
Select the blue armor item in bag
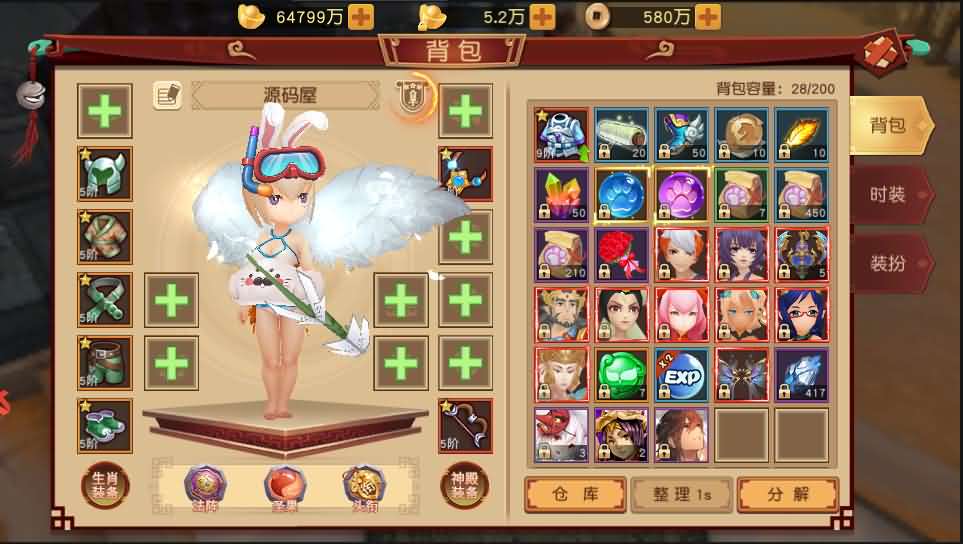click(x=561, y=135)
